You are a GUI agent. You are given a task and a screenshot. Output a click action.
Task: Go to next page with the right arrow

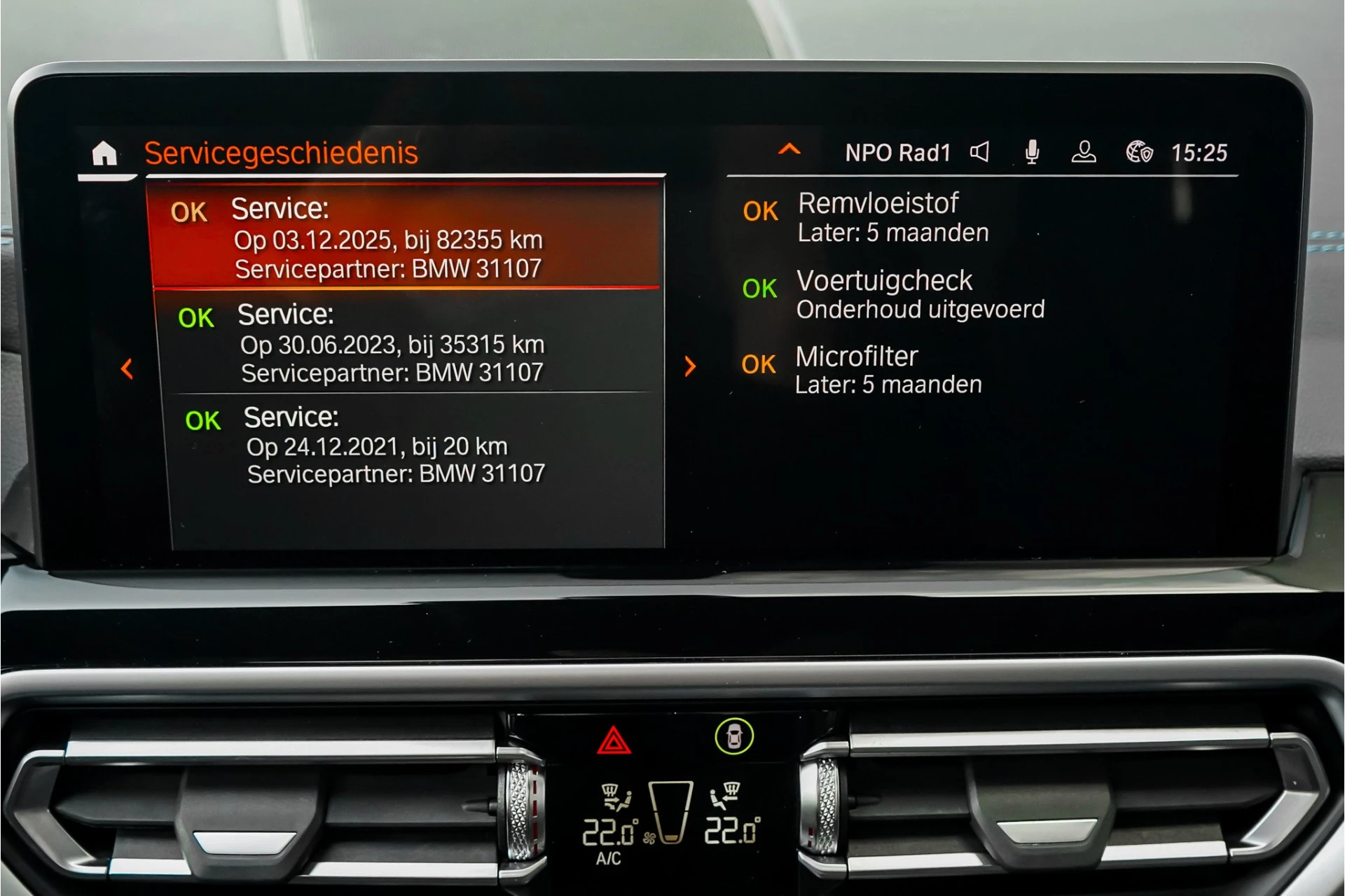pyautogui.click(x=690, y=366)
